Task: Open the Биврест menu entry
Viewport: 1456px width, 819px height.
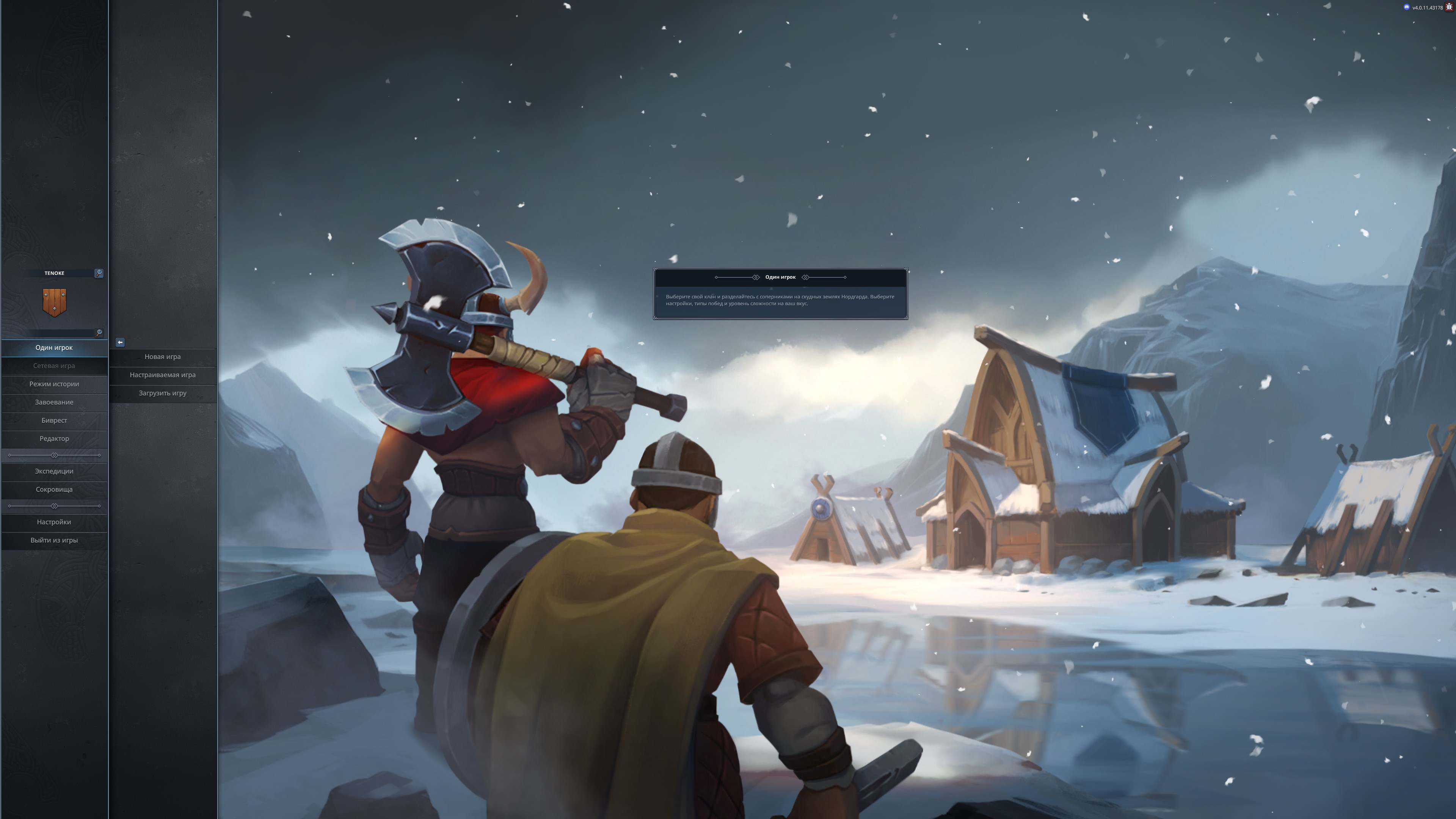Action: tap(54, 420)
